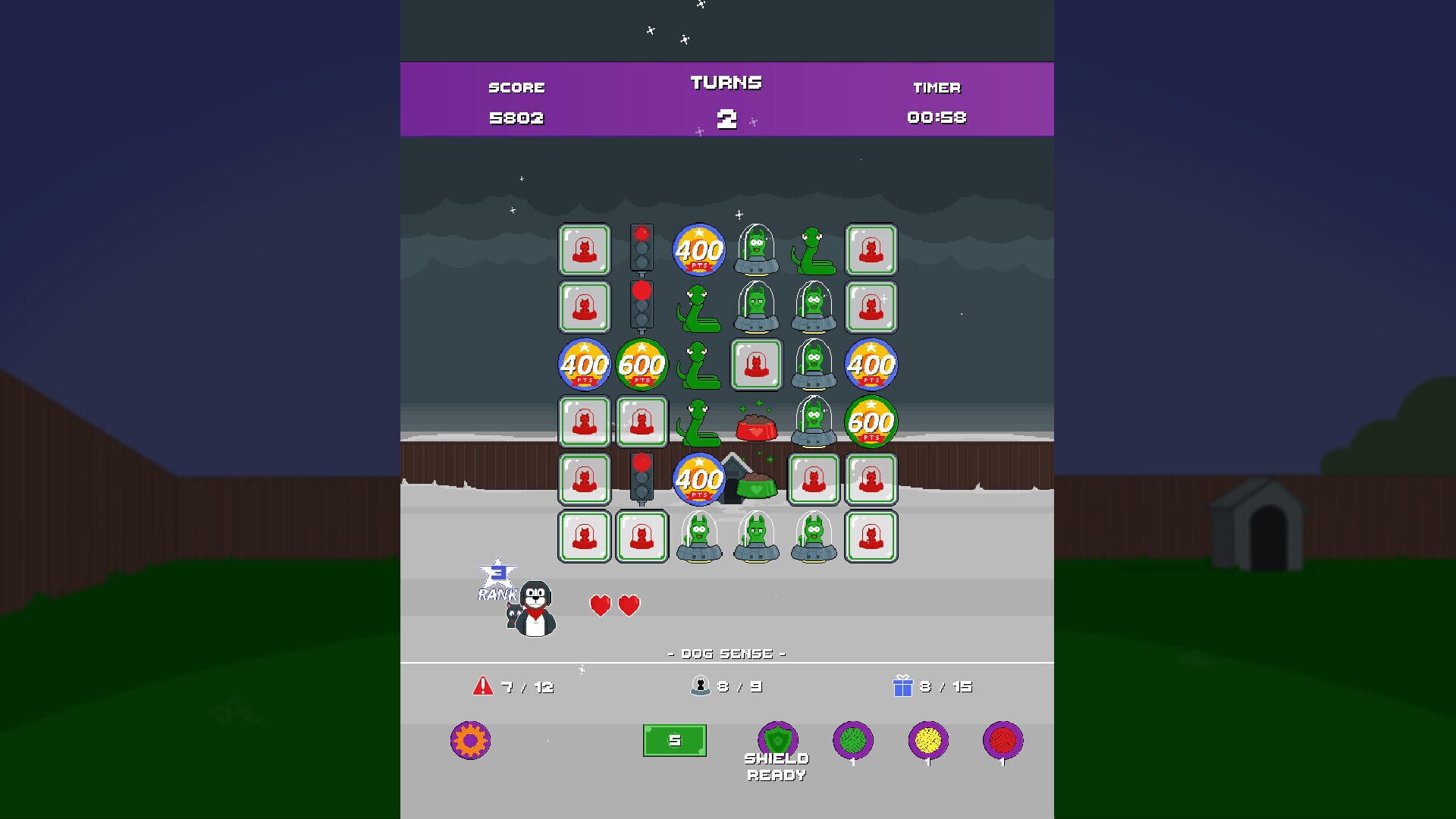Click the topmost 400 points medal tile
Image resolution: width=1456 pixels, height=819 pixels.
[x=698, y=249]
